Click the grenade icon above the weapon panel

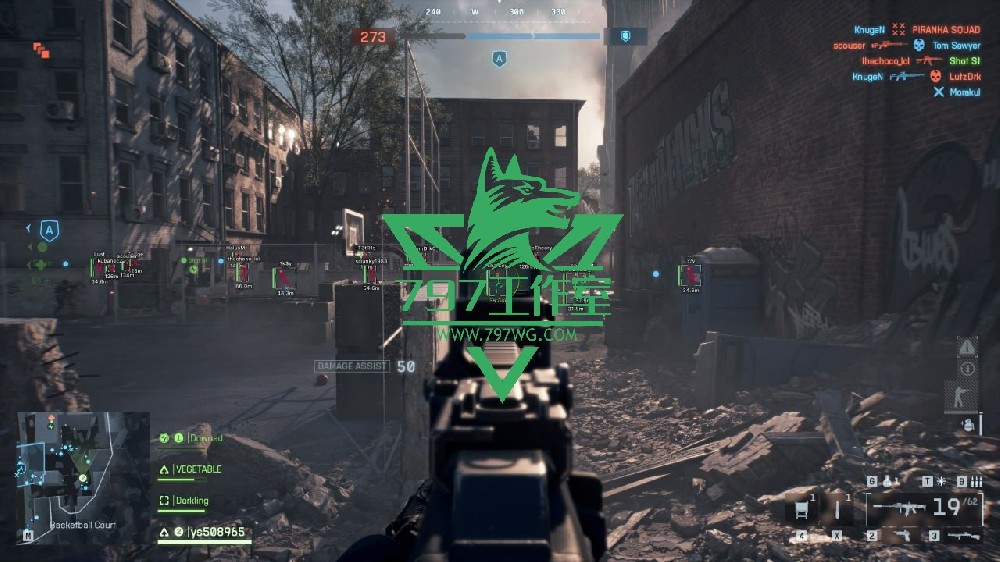point(886,481)
